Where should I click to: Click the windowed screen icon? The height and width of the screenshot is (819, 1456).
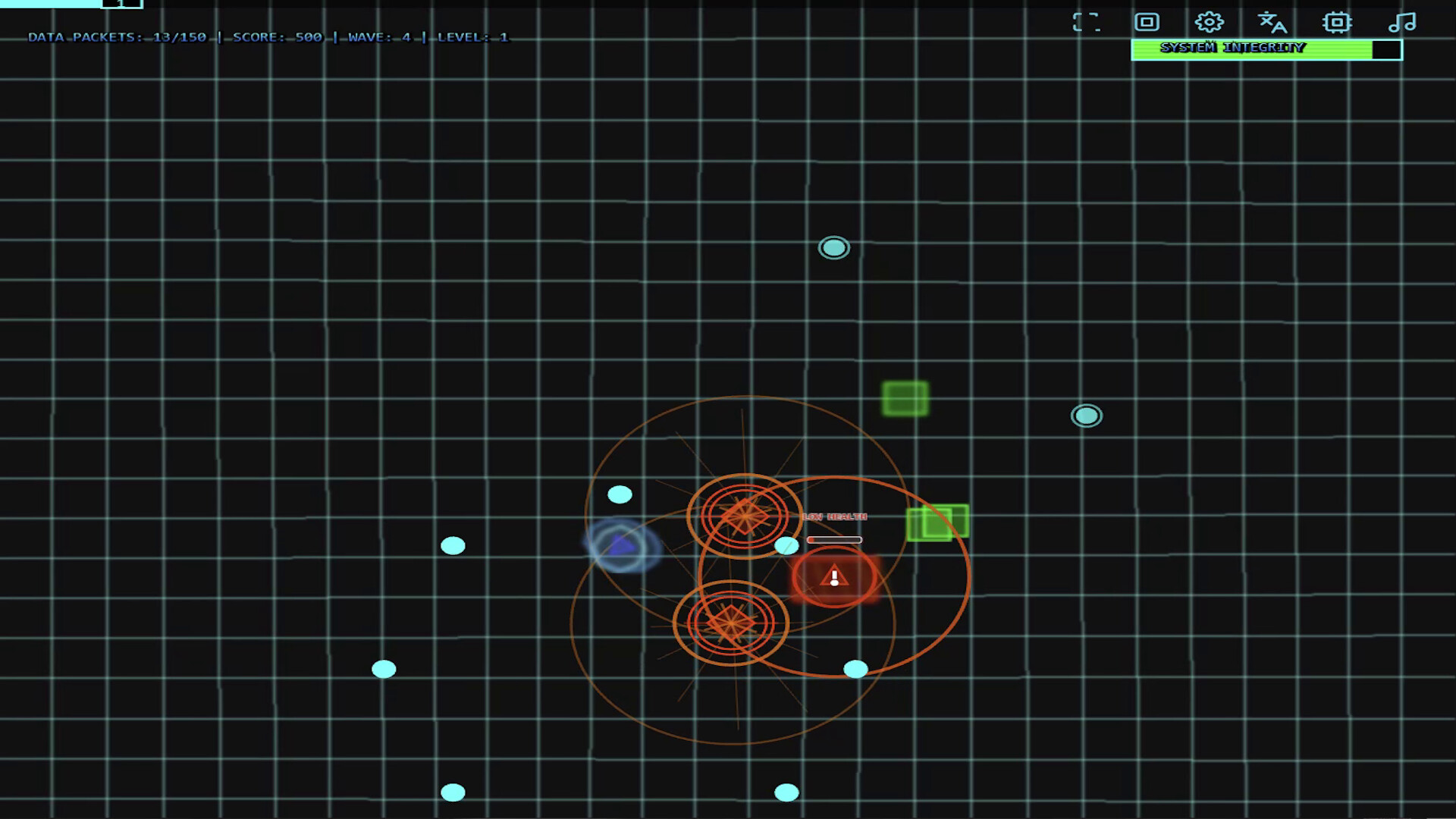pyautogui.click(x=1145, y=23)
